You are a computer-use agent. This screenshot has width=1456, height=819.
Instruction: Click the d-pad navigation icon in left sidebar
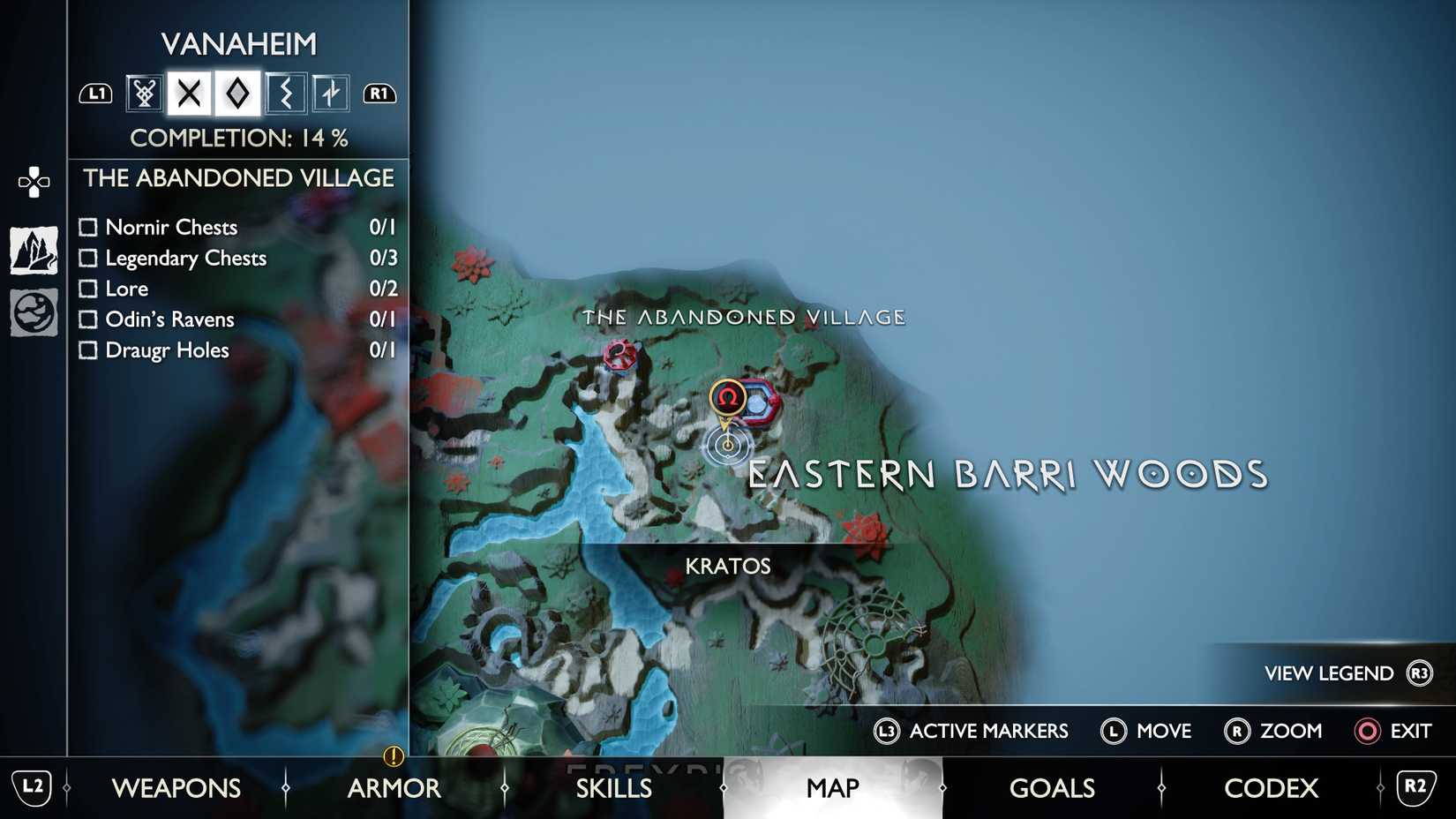point(33,181)
